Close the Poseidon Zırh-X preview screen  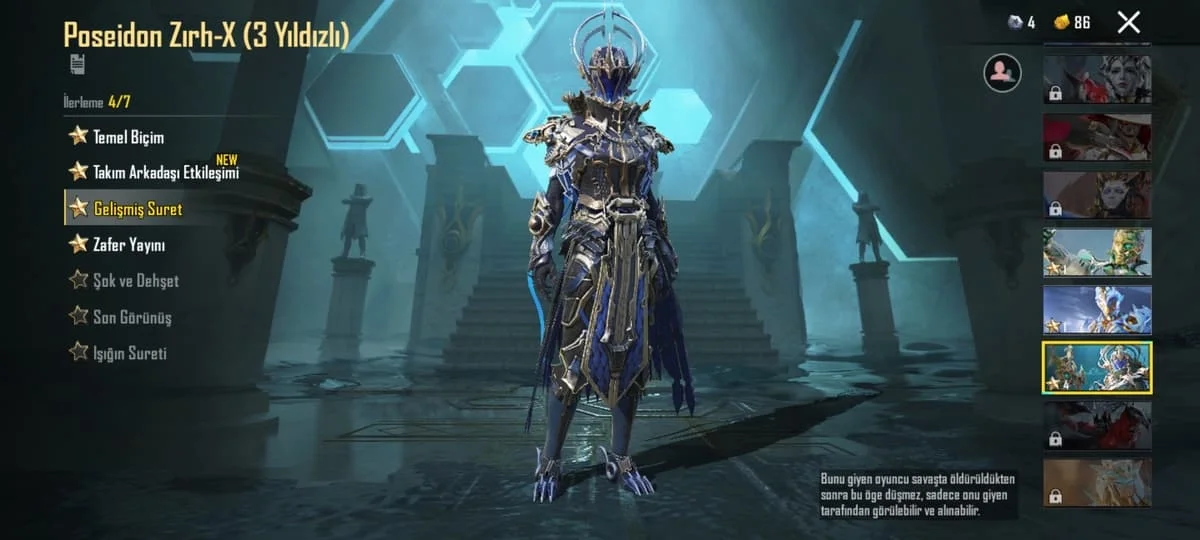[x=1128, y=22]
